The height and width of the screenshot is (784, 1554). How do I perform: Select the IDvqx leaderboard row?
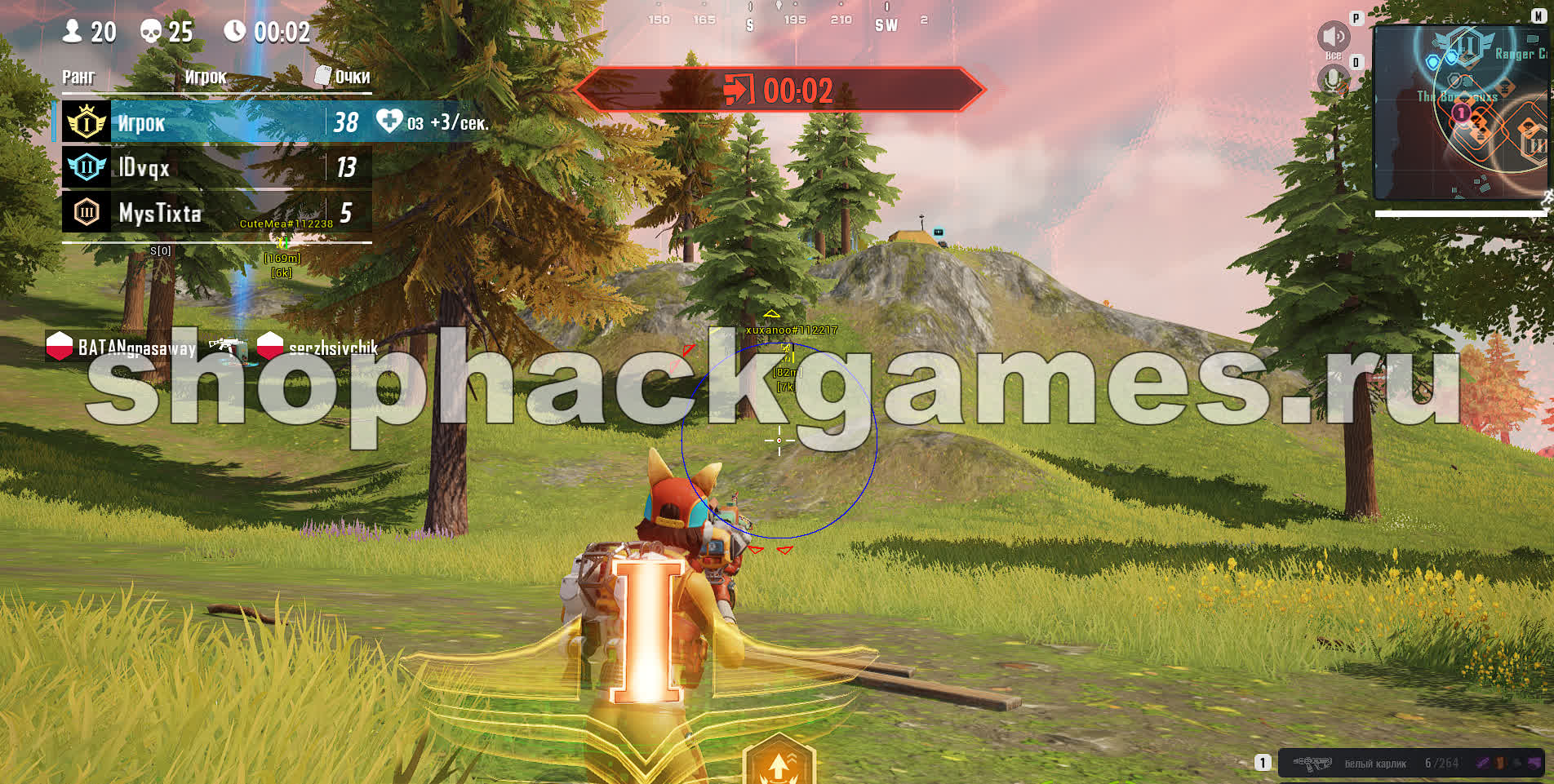(217, 167)
